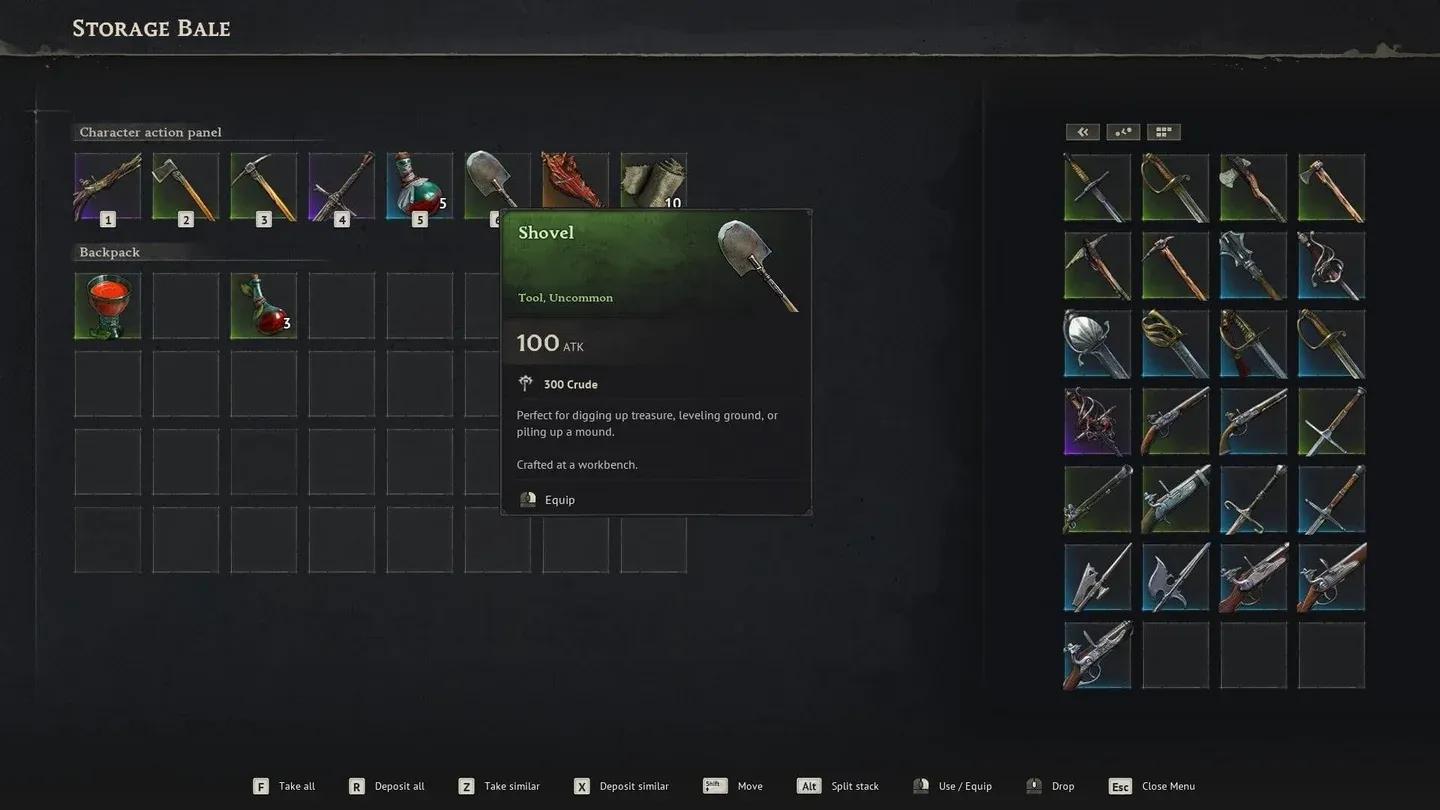The width and height of the screenshot is (1440, 810).
Task: Collapse the storage panel with double arrows
Action: point(1082,131)
